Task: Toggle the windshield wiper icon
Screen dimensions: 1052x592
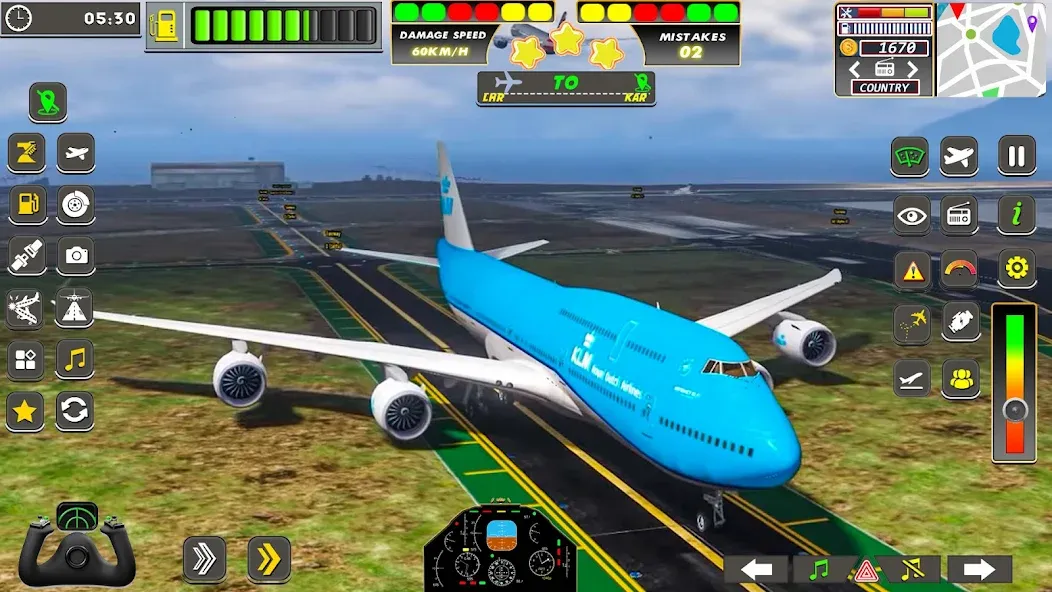Action: [910, 157]
